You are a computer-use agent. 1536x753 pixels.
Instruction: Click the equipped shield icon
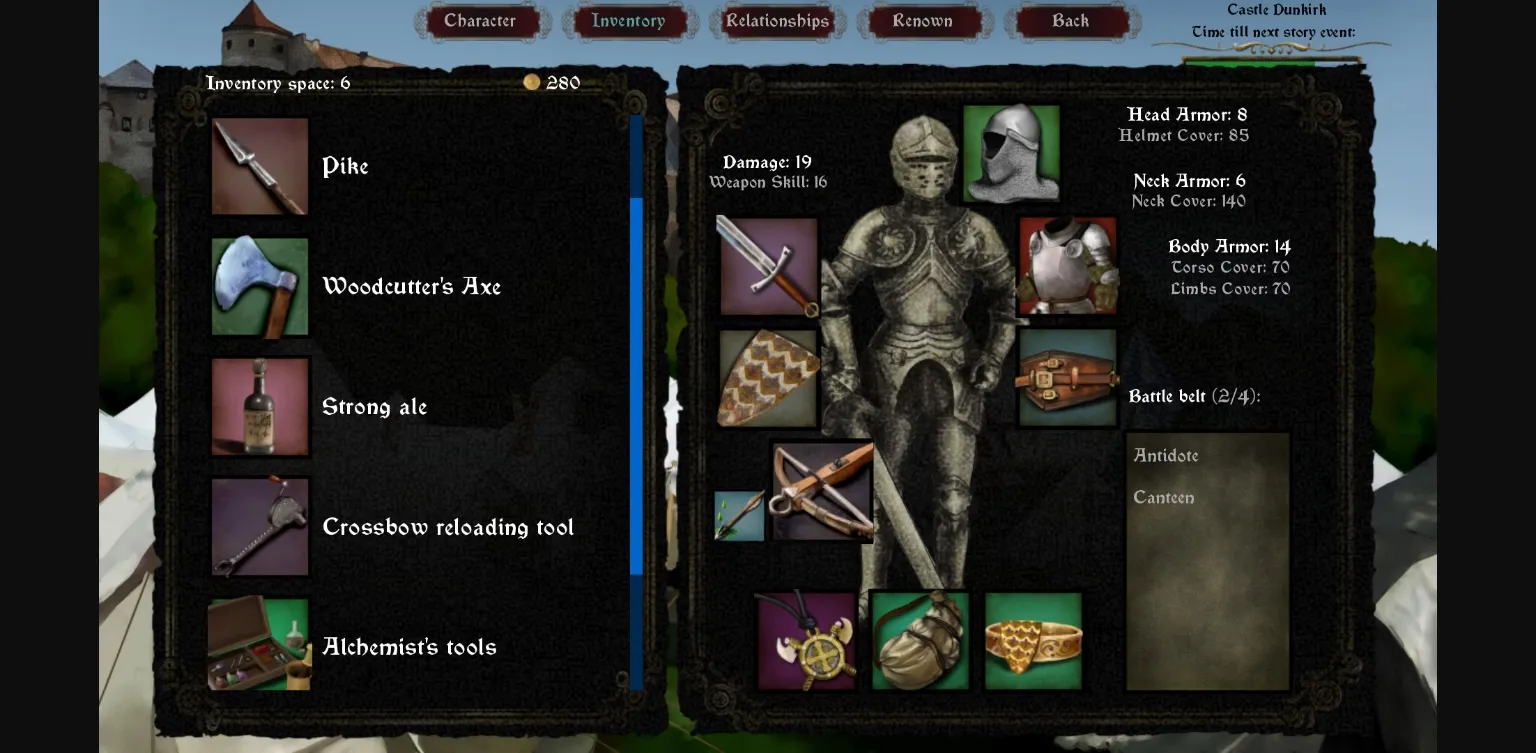[x=768, y=379]
